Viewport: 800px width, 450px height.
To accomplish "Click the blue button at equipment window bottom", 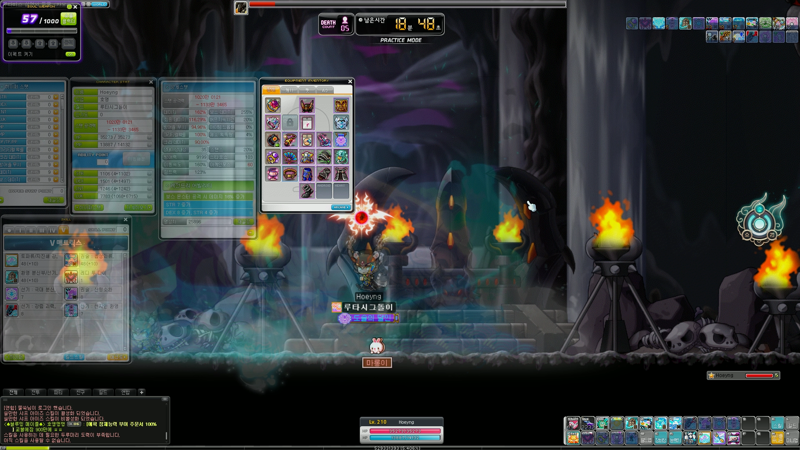I will [341, 207].
